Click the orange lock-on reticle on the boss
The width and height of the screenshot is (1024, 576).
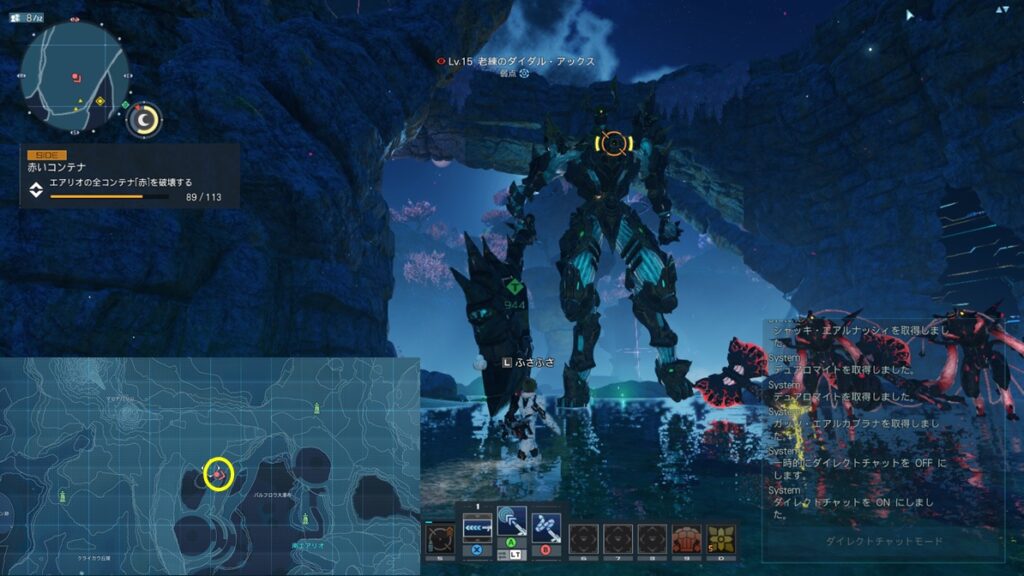click(x=613, y=144)
